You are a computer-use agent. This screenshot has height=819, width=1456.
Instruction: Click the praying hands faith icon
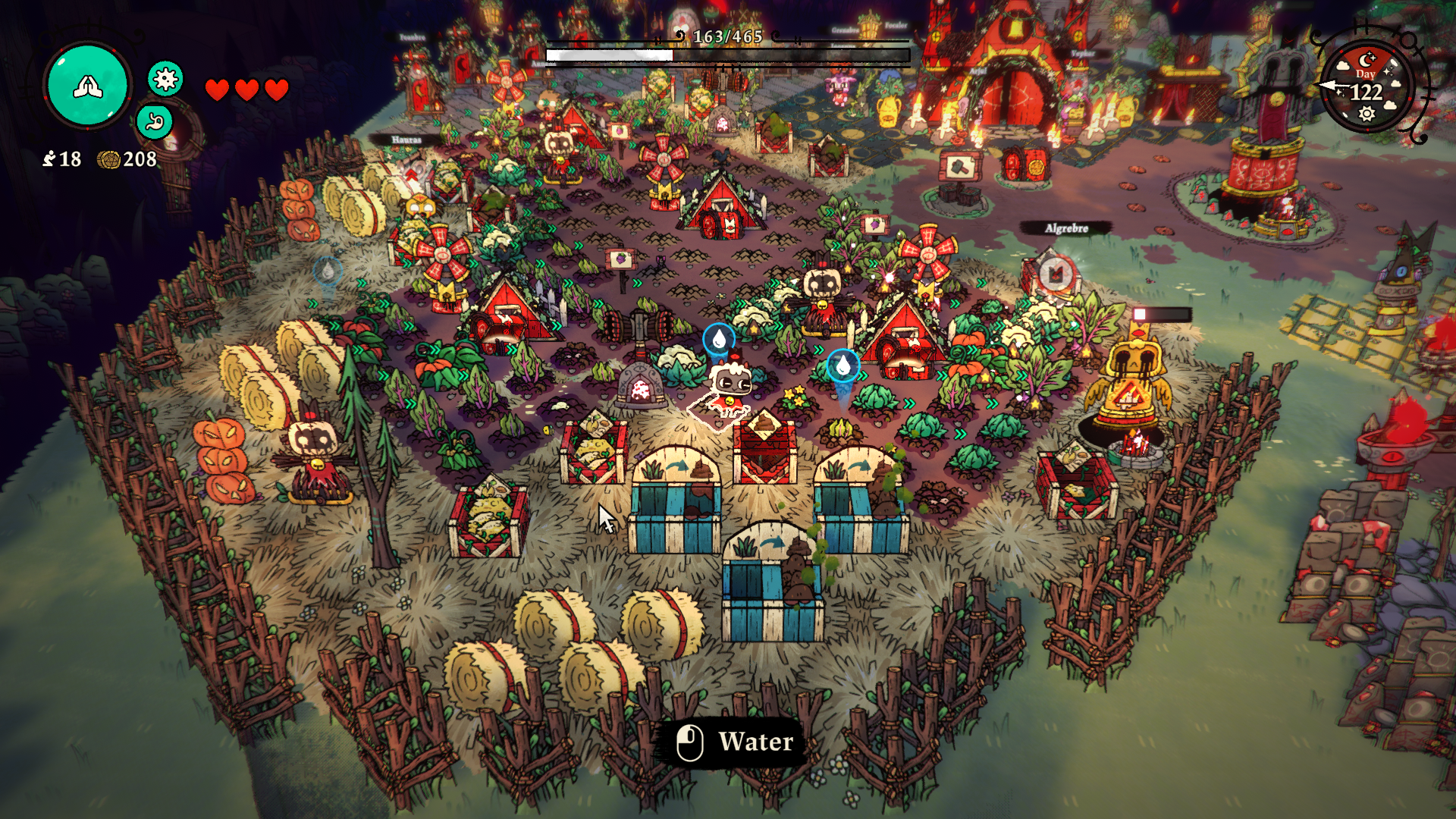click(88, 86)
